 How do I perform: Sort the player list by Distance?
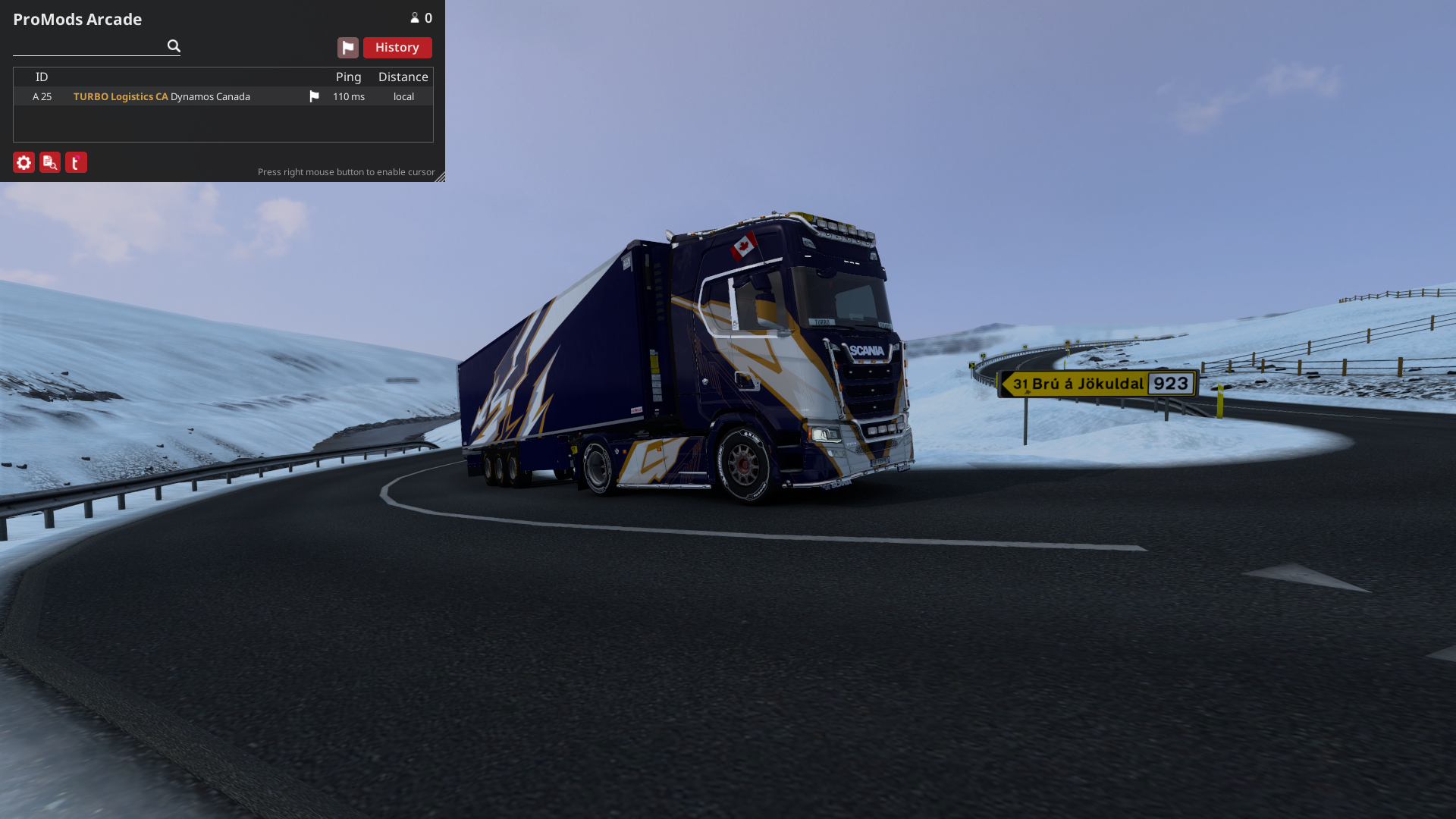[x=403, y=77]
